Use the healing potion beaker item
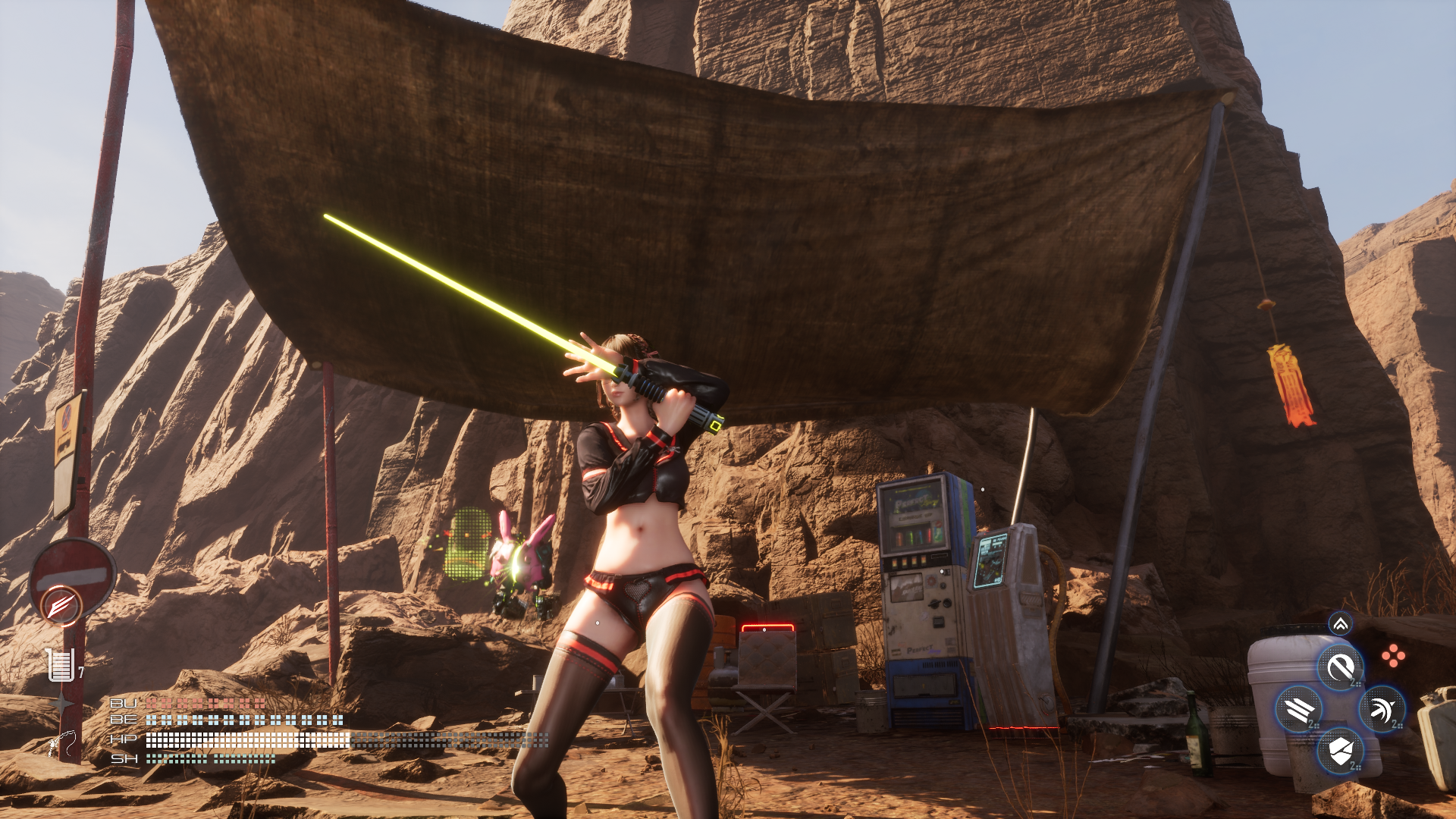The image size is (1456, 819). tap(61, 665)
